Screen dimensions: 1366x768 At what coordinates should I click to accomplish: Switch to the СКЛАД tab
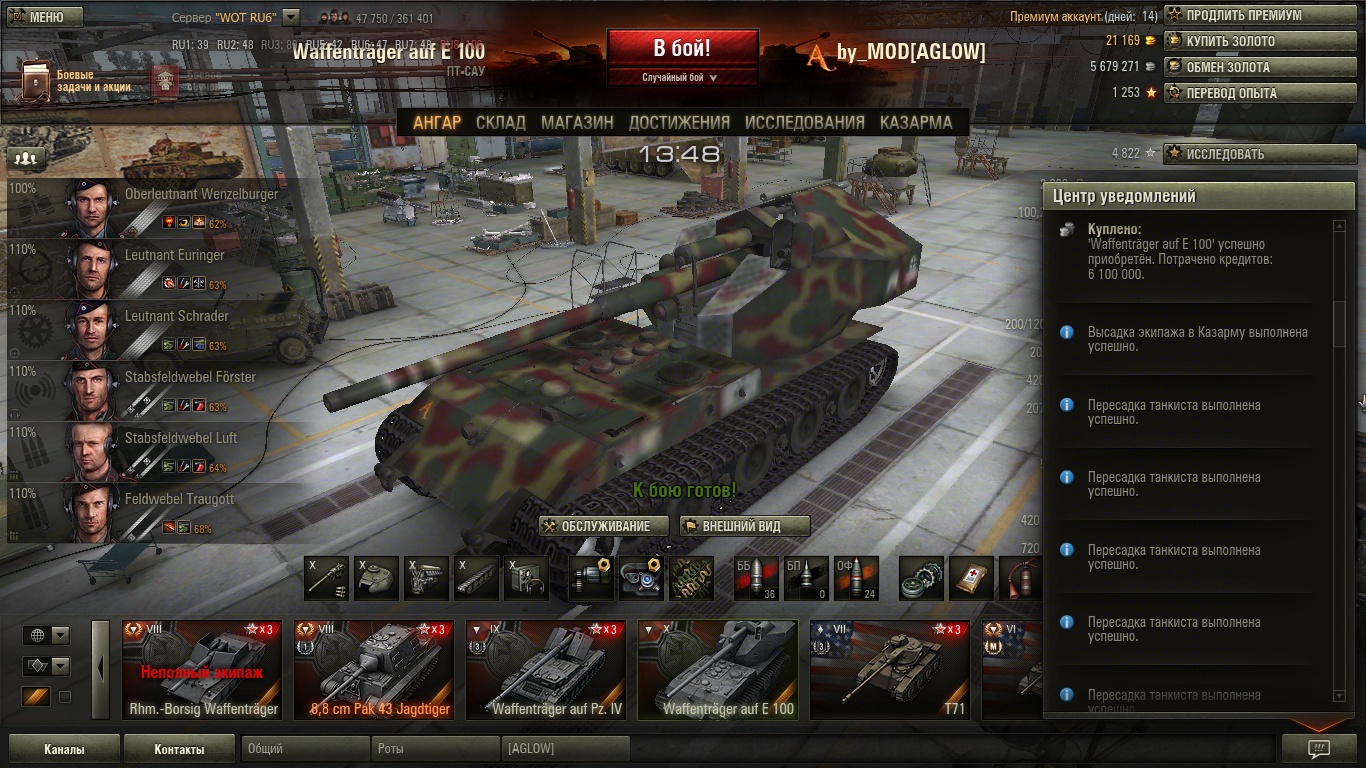click(500, 122)
